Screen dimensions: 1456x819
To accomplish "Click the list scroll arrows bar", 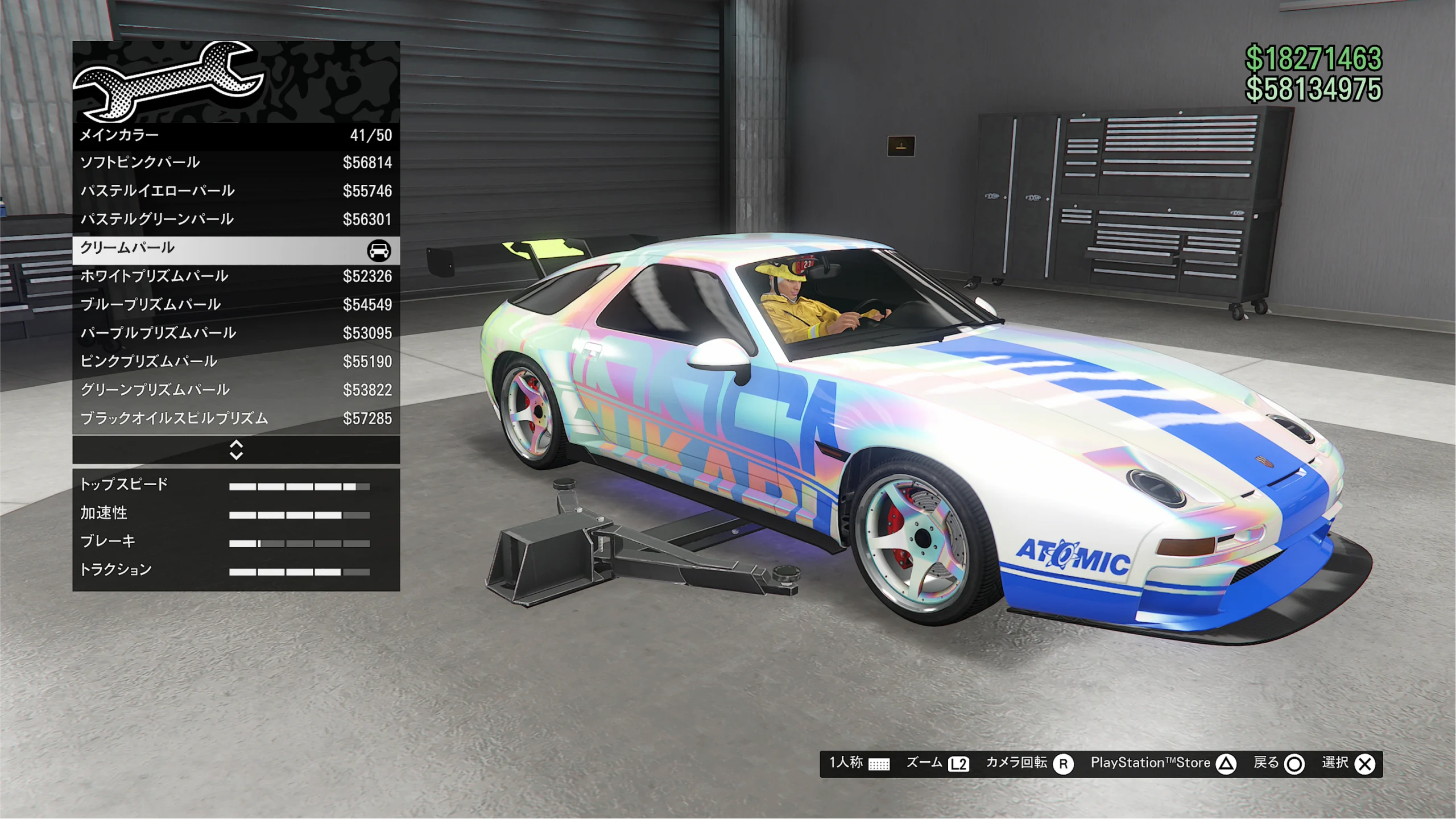I will click(236, 450).
